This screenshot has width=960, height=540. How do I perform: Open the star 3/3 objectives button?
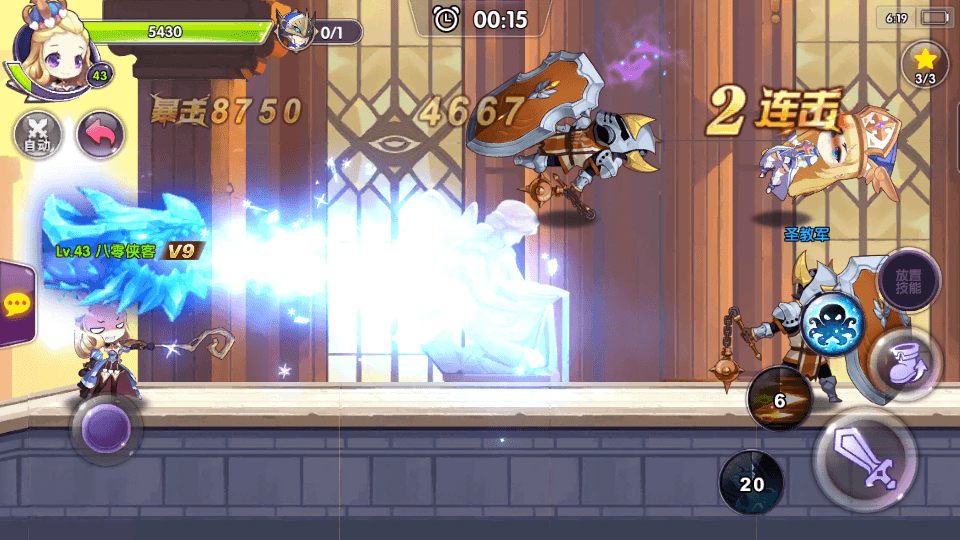click(924, 65)
